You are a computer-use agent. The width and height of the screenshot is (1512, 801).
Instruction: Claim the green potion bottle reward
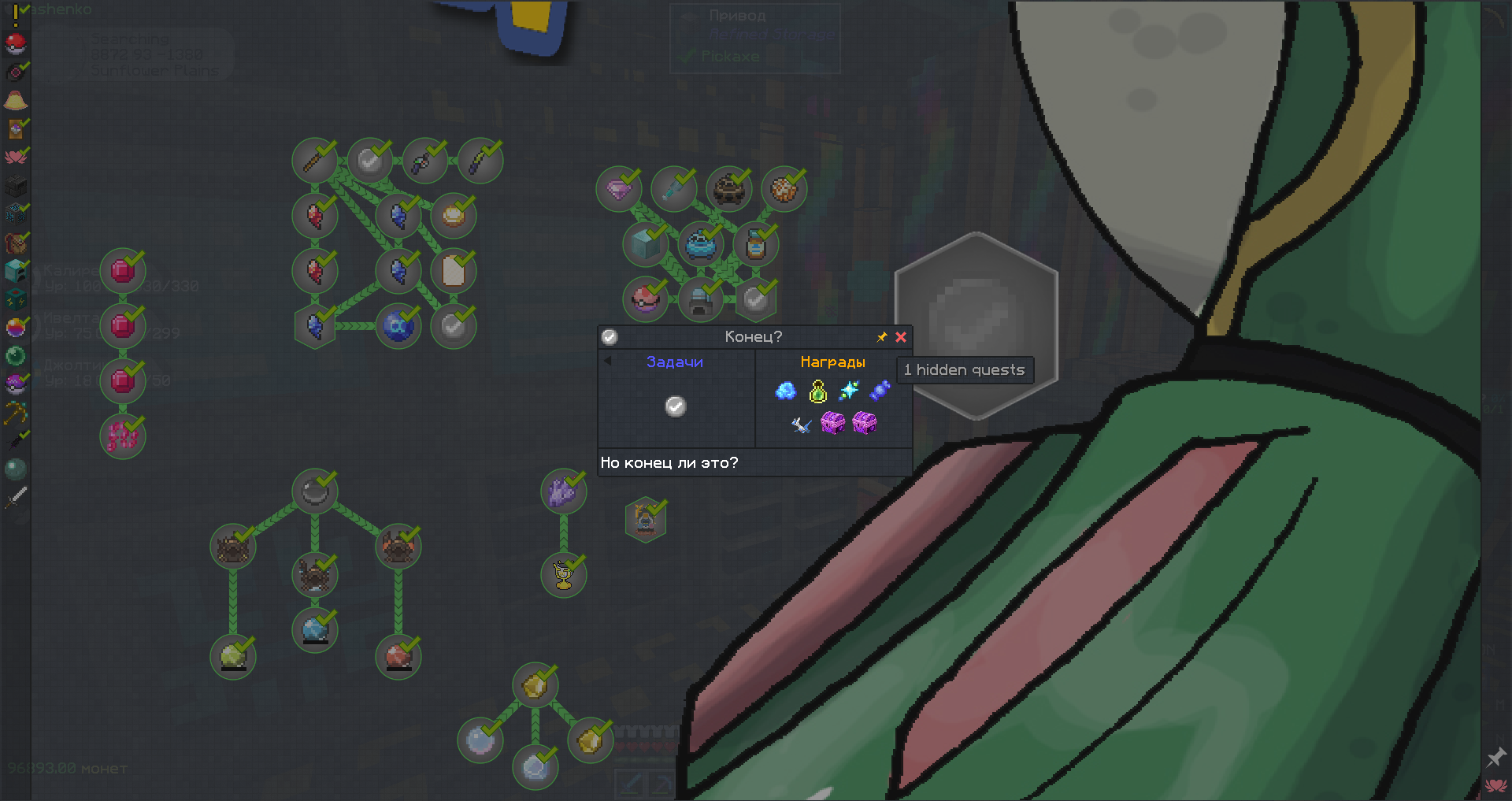(817, 391)
